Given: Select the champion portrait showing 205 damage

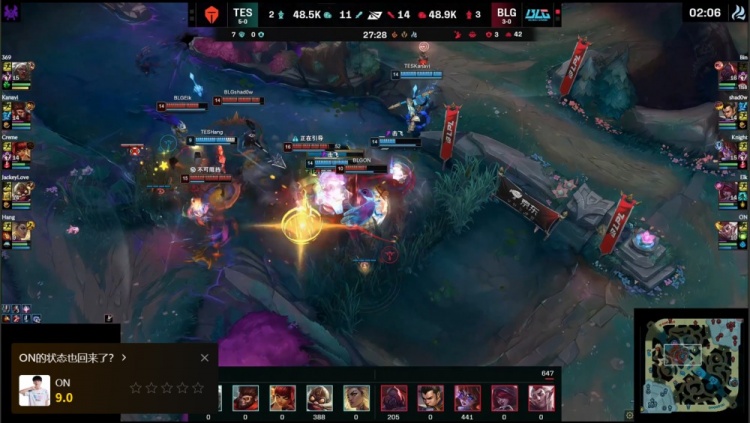Looking at the screenshot, I should click(394, 397).
